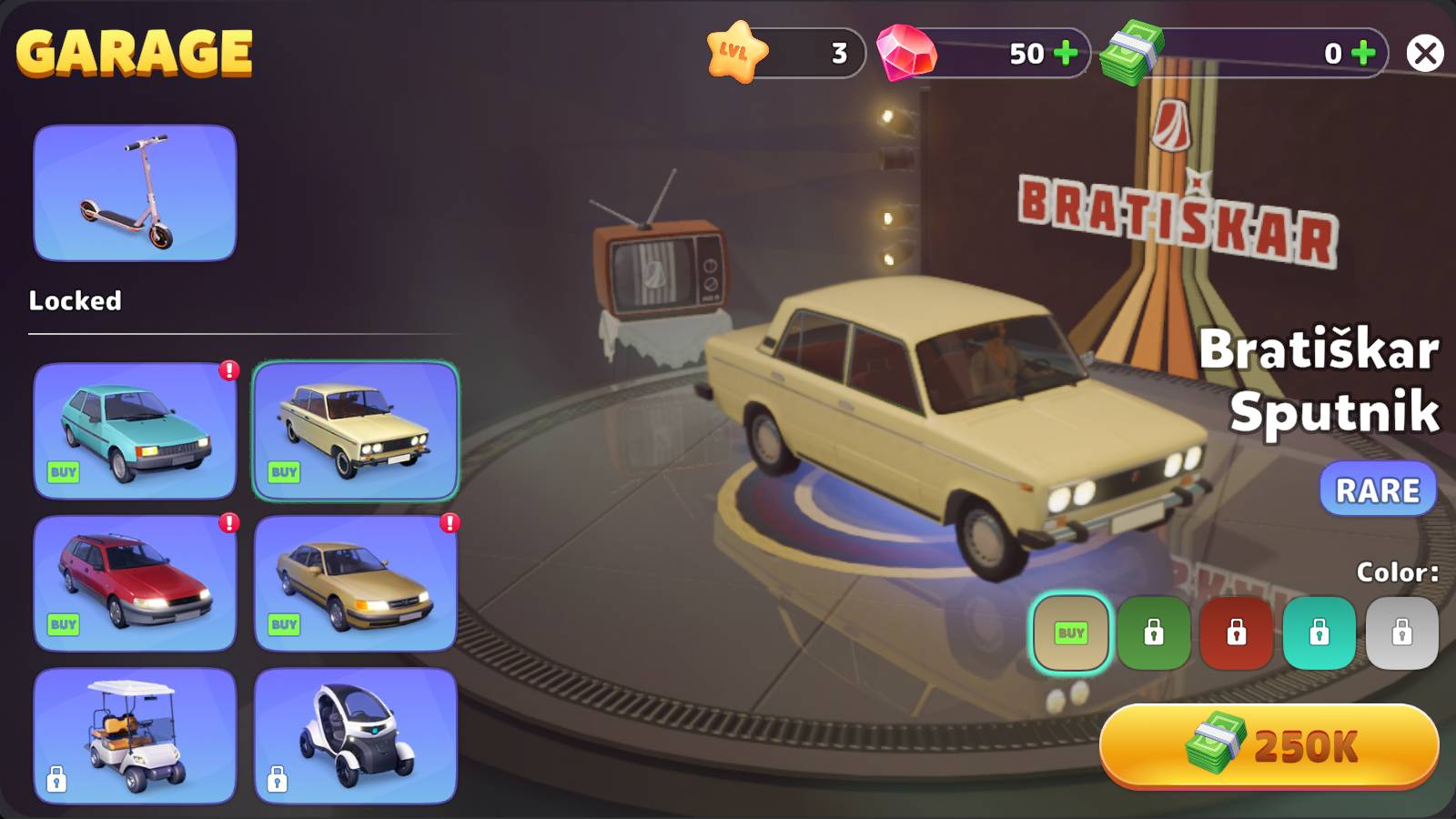Screen dimensions: 1456x819
Task: Pick the red station wagon
Action: (x=135, y=583)
